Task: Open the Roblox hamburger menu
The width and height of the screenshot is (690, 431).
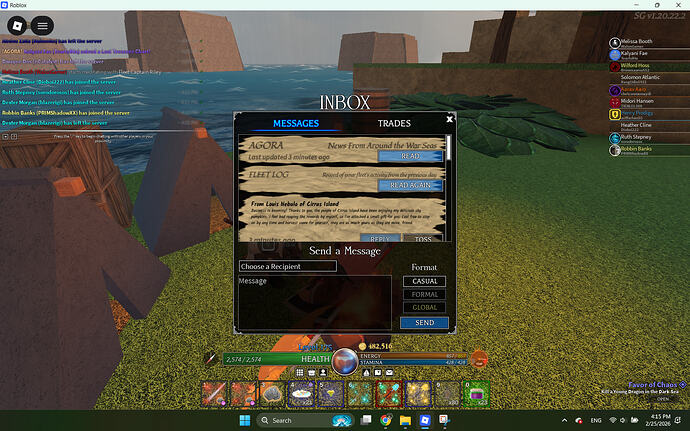Action: click(x=42, y=25)
